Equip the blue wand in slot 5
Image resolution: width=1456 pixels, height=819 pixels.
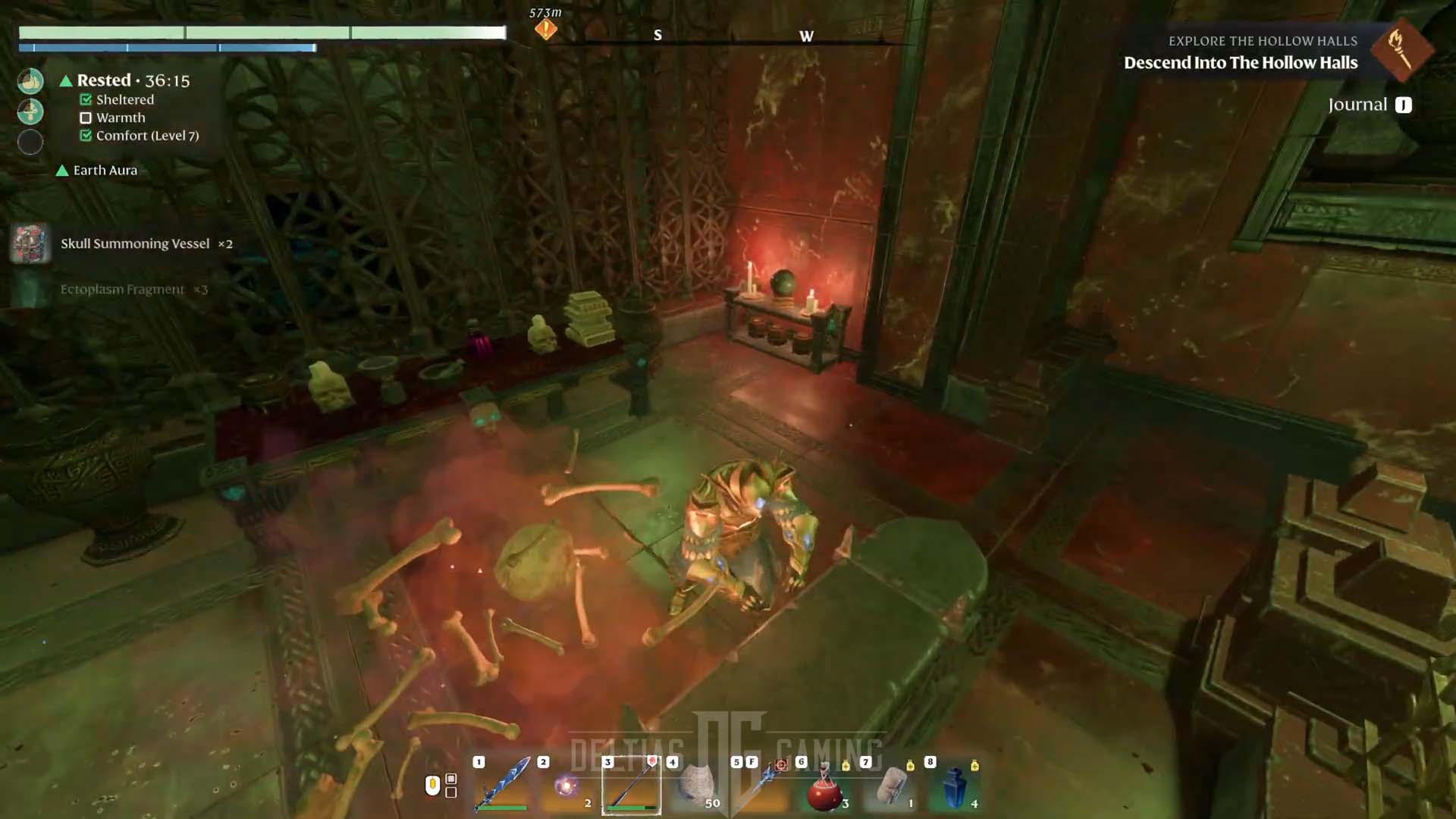click(761, 786)
